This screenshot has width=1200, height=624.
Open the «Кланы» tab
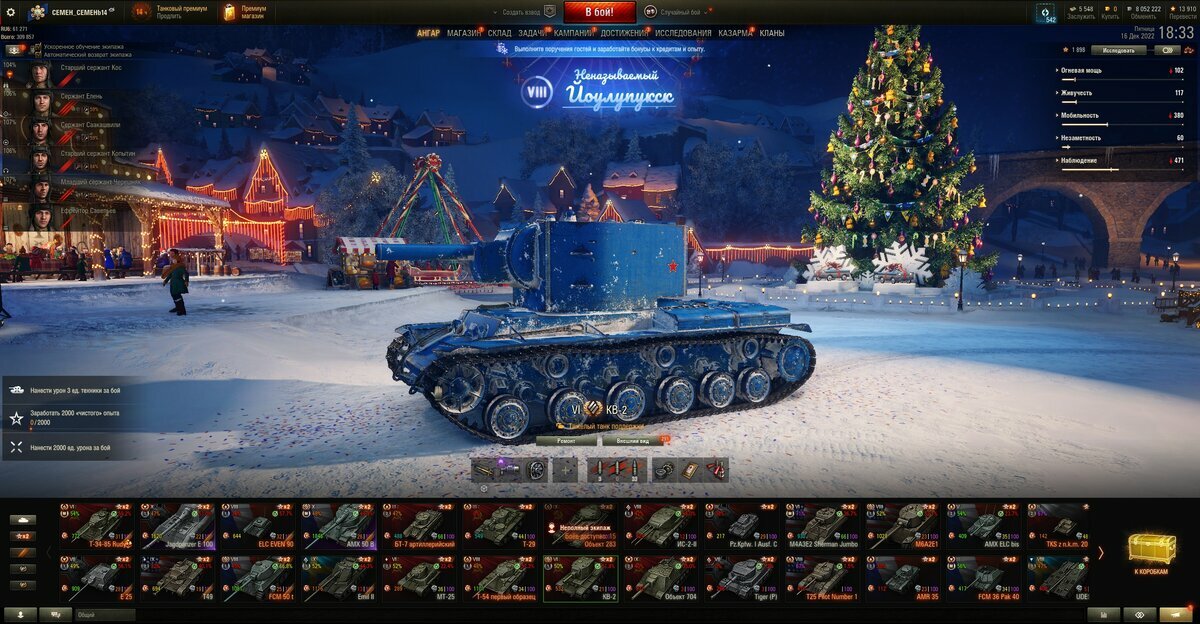click(x=772, y=33)
